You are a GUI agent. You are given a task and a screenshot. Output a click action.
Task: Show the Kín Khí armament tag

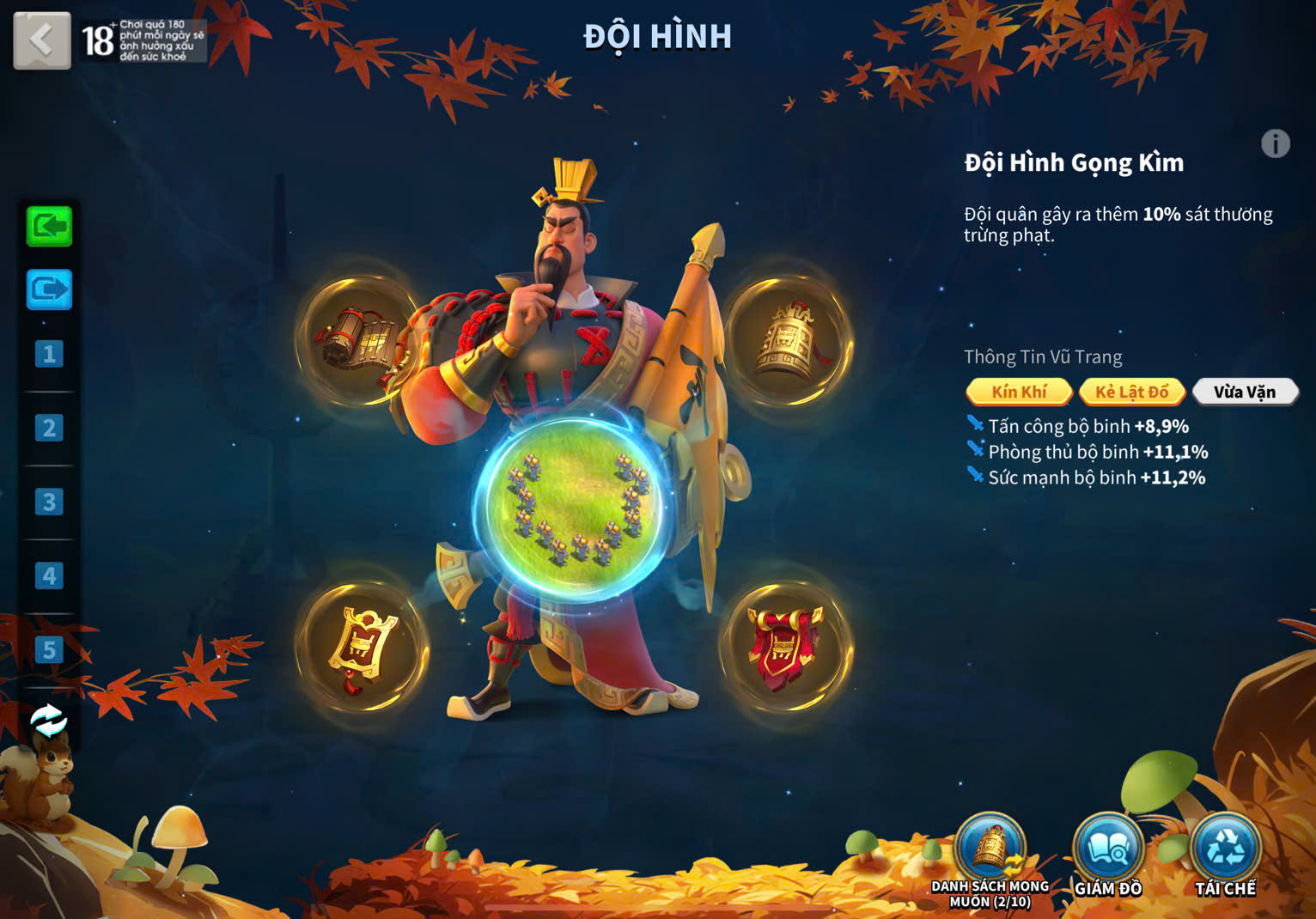[x=1019, y=393]
